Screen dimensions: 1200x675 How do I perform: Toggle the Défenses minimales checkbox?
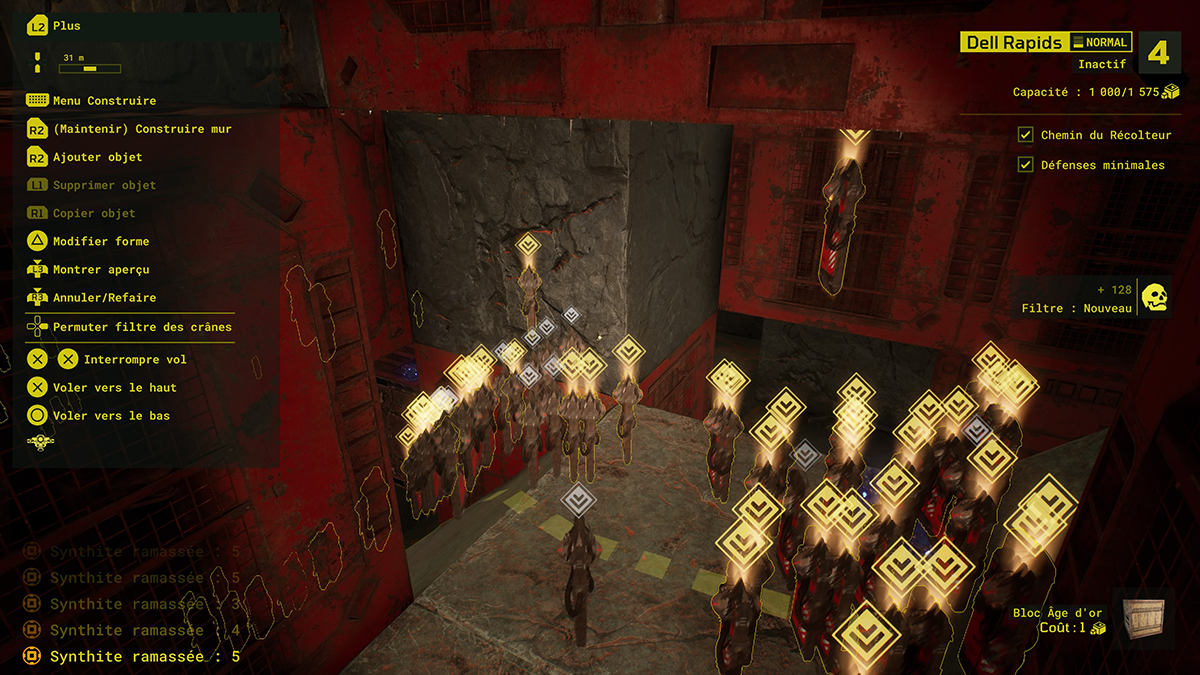(1025, 165)
